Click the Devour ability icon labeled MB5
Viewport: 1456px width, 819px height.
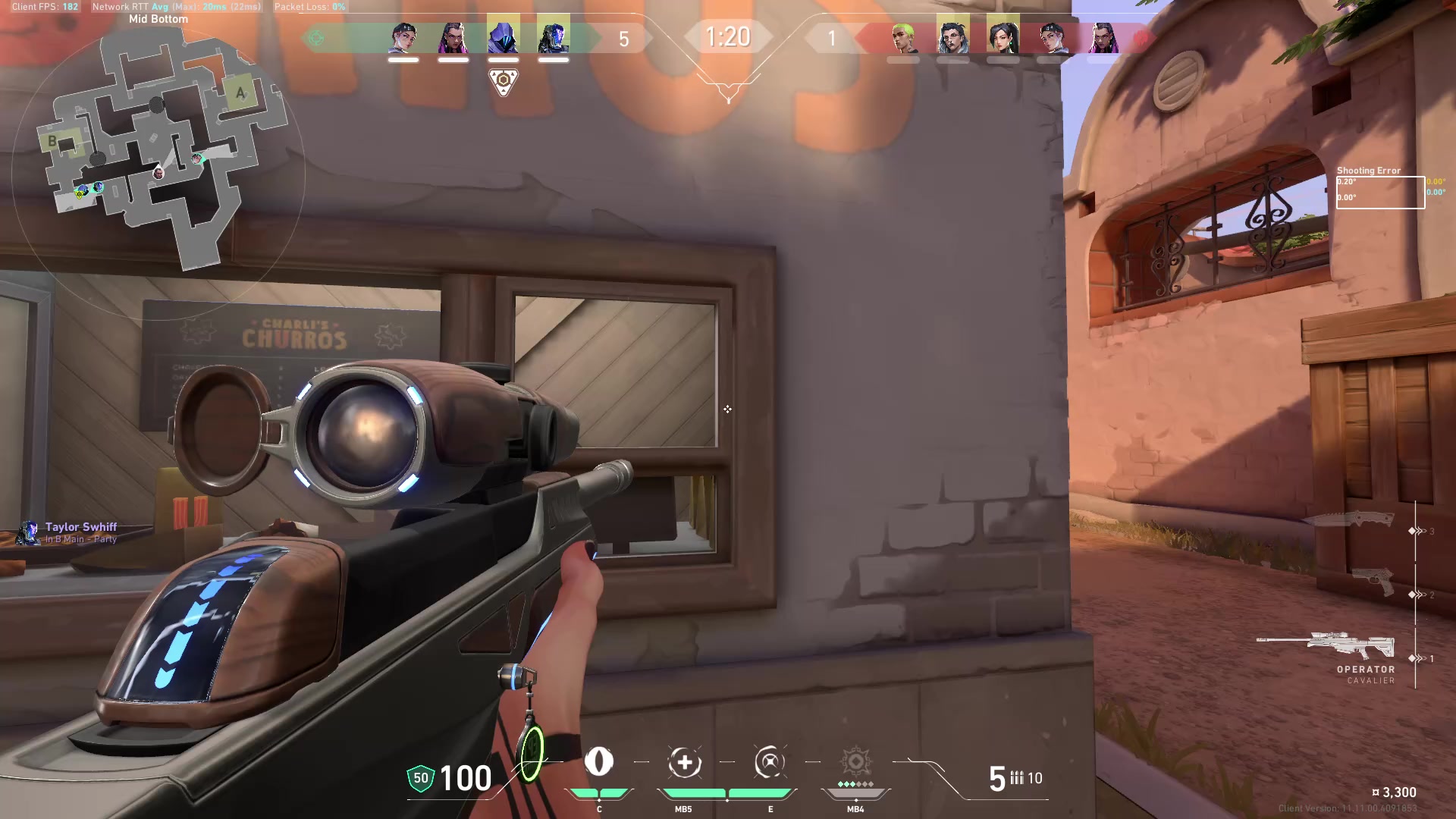coord(683,764)
